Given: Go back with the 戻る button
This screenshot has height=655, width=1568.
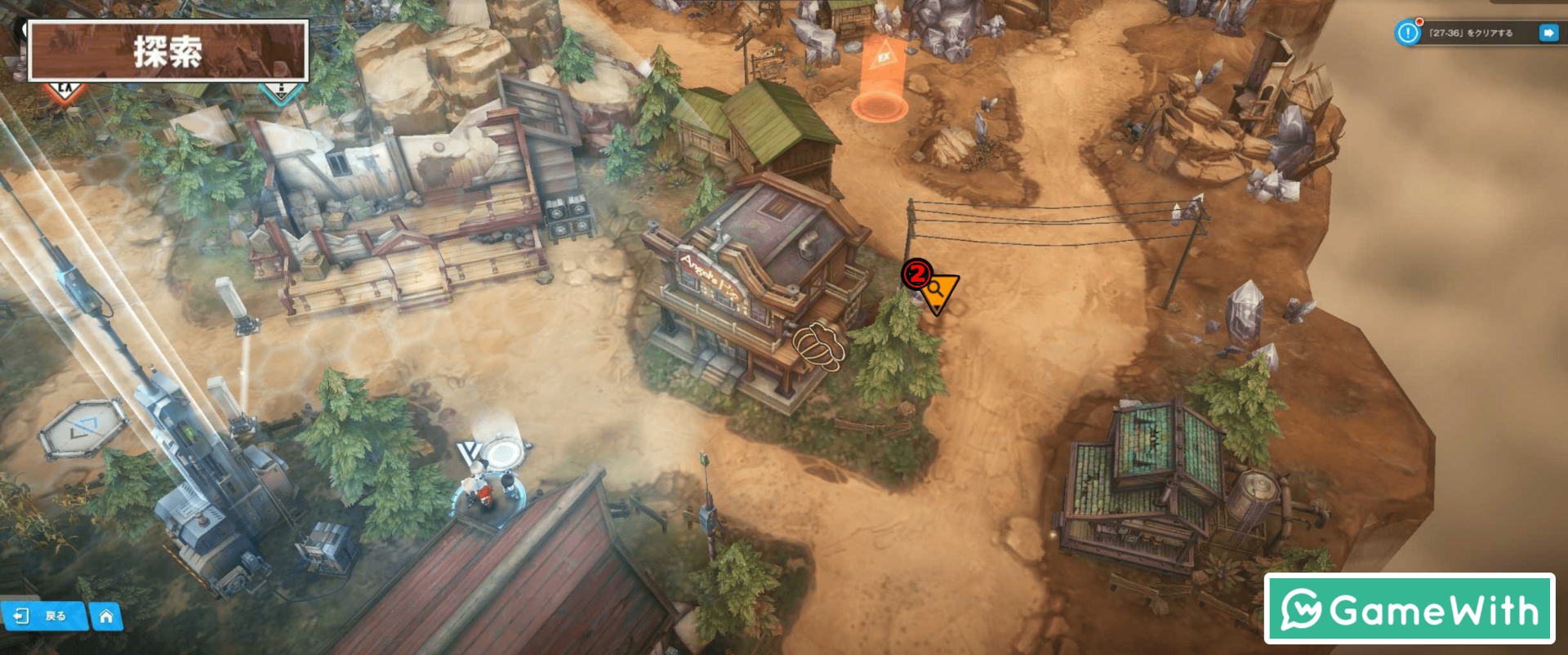Looking at the screenshot, I should 43,617.
